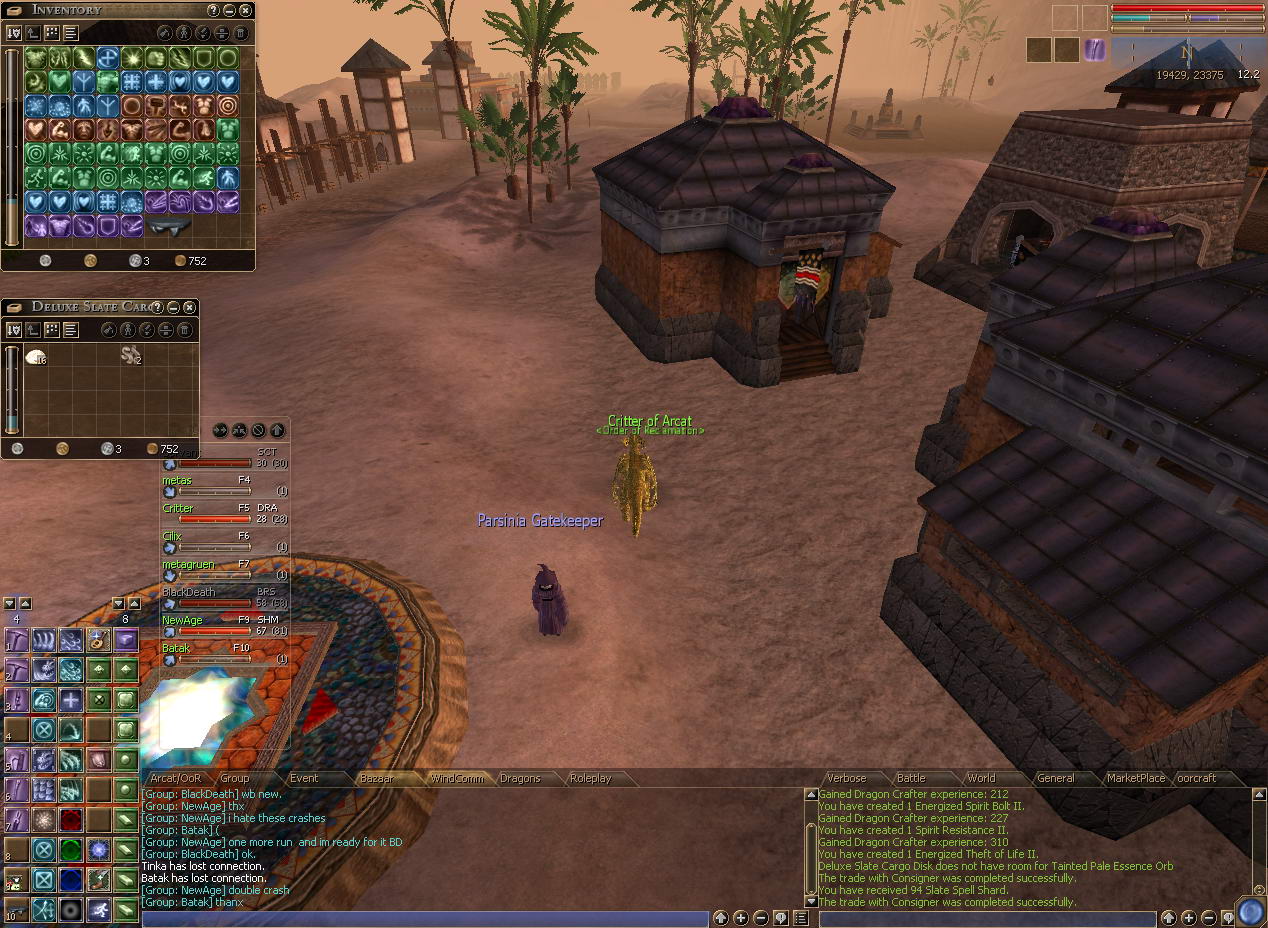Open help for the Inventory window
1268x928 pixels.
[213, 10]
